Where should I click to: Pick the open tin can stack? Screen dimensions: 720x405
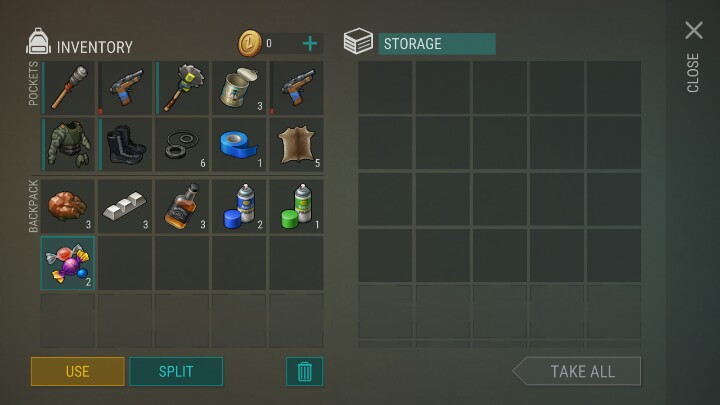coord(240,87)
